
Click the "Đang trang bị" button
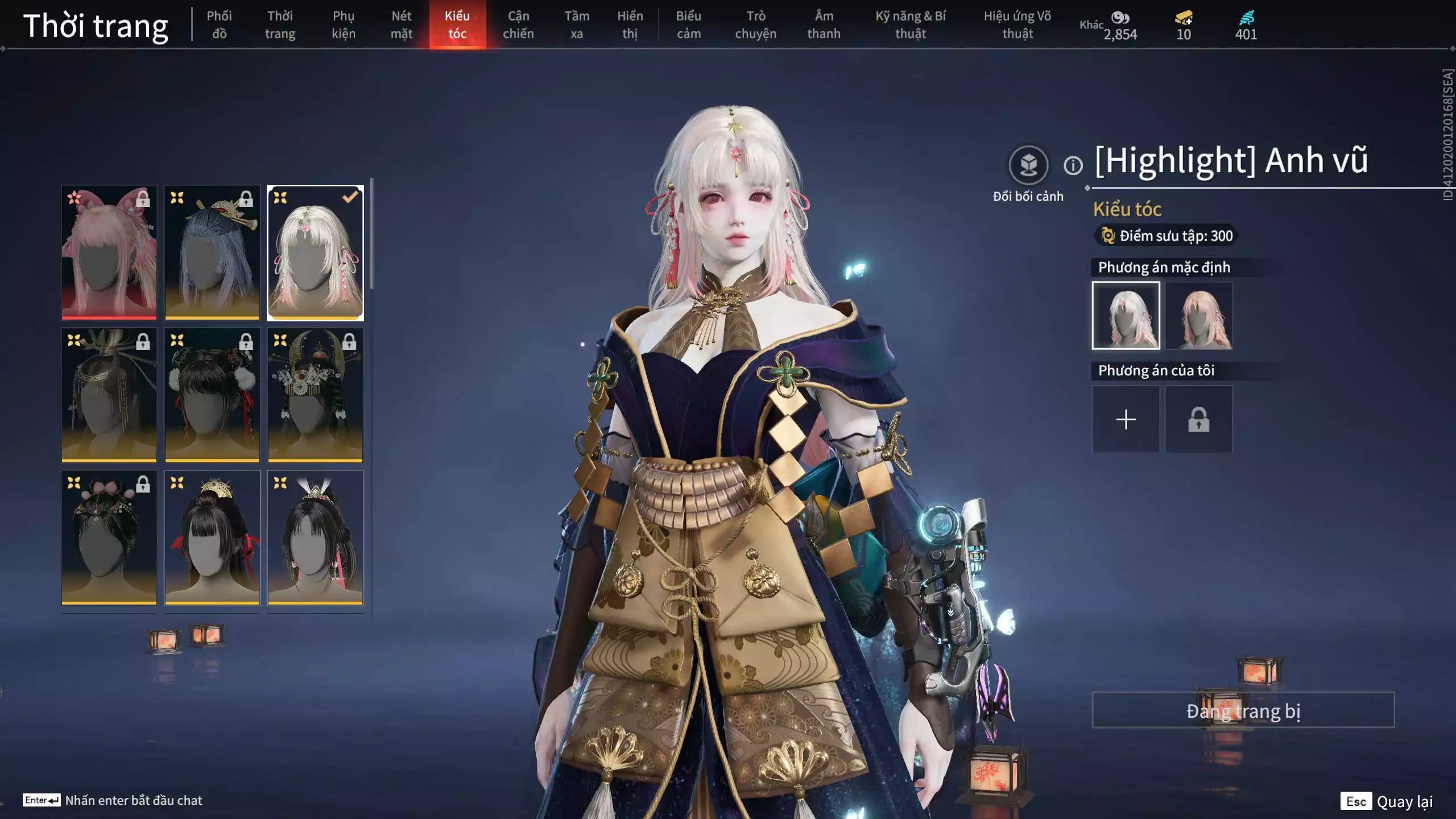pos(1243,709)
